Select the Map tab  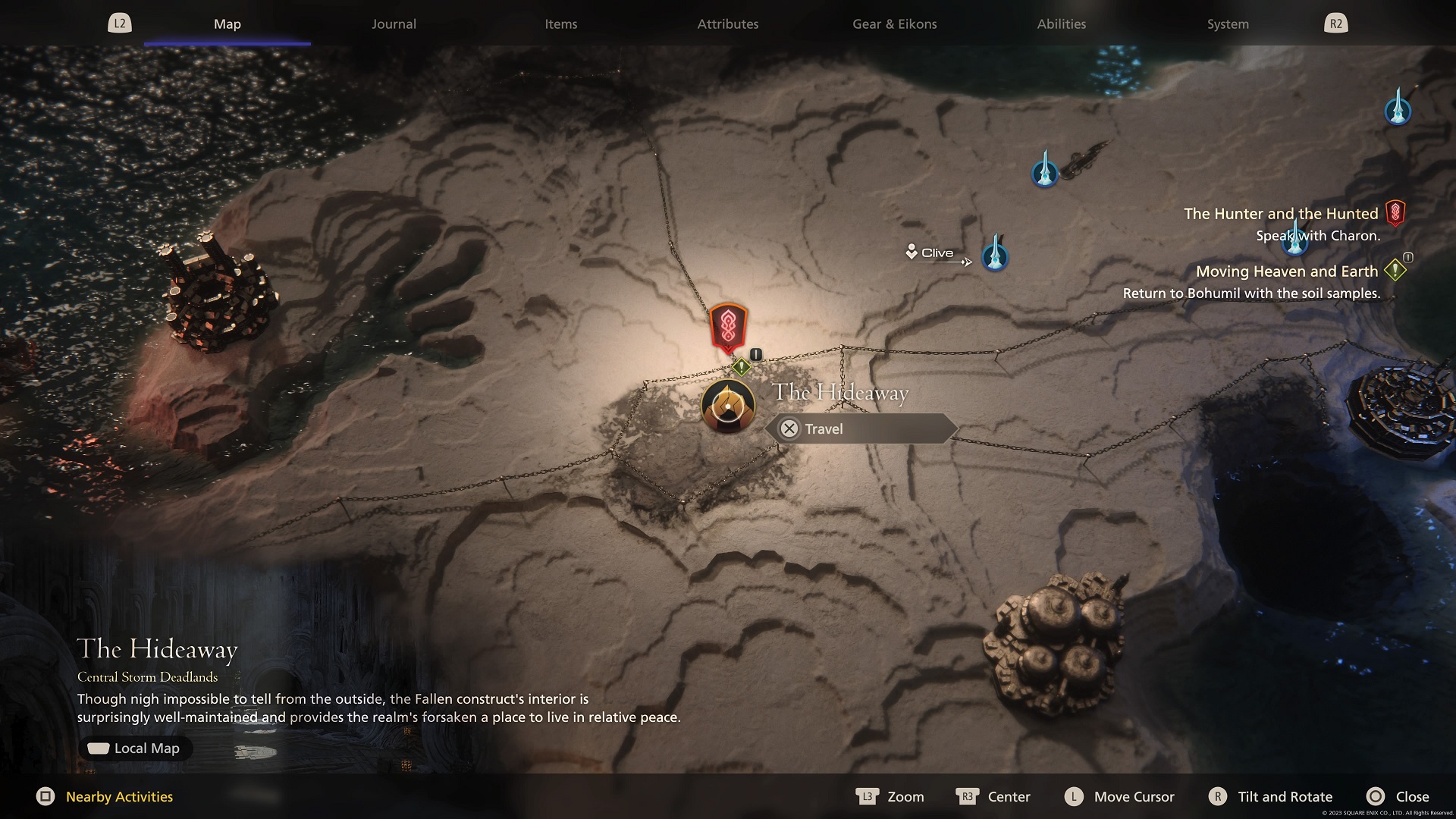pos(227,24)
